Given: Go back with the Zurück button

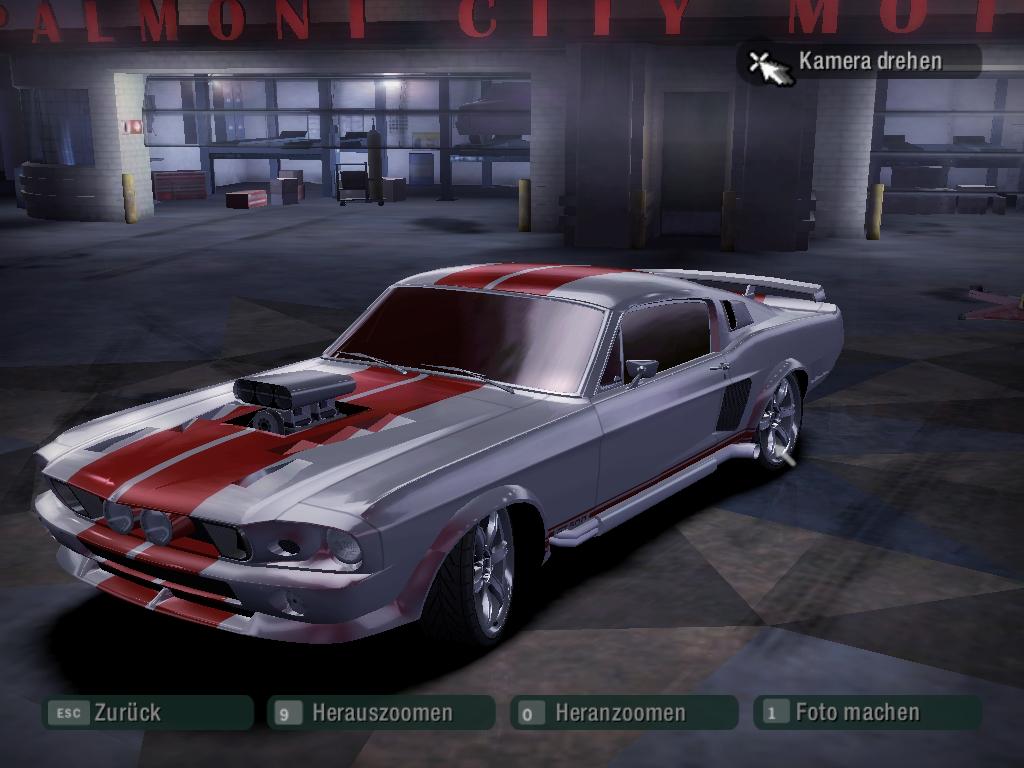Looking at the screenshot, I should coord(146,713).
